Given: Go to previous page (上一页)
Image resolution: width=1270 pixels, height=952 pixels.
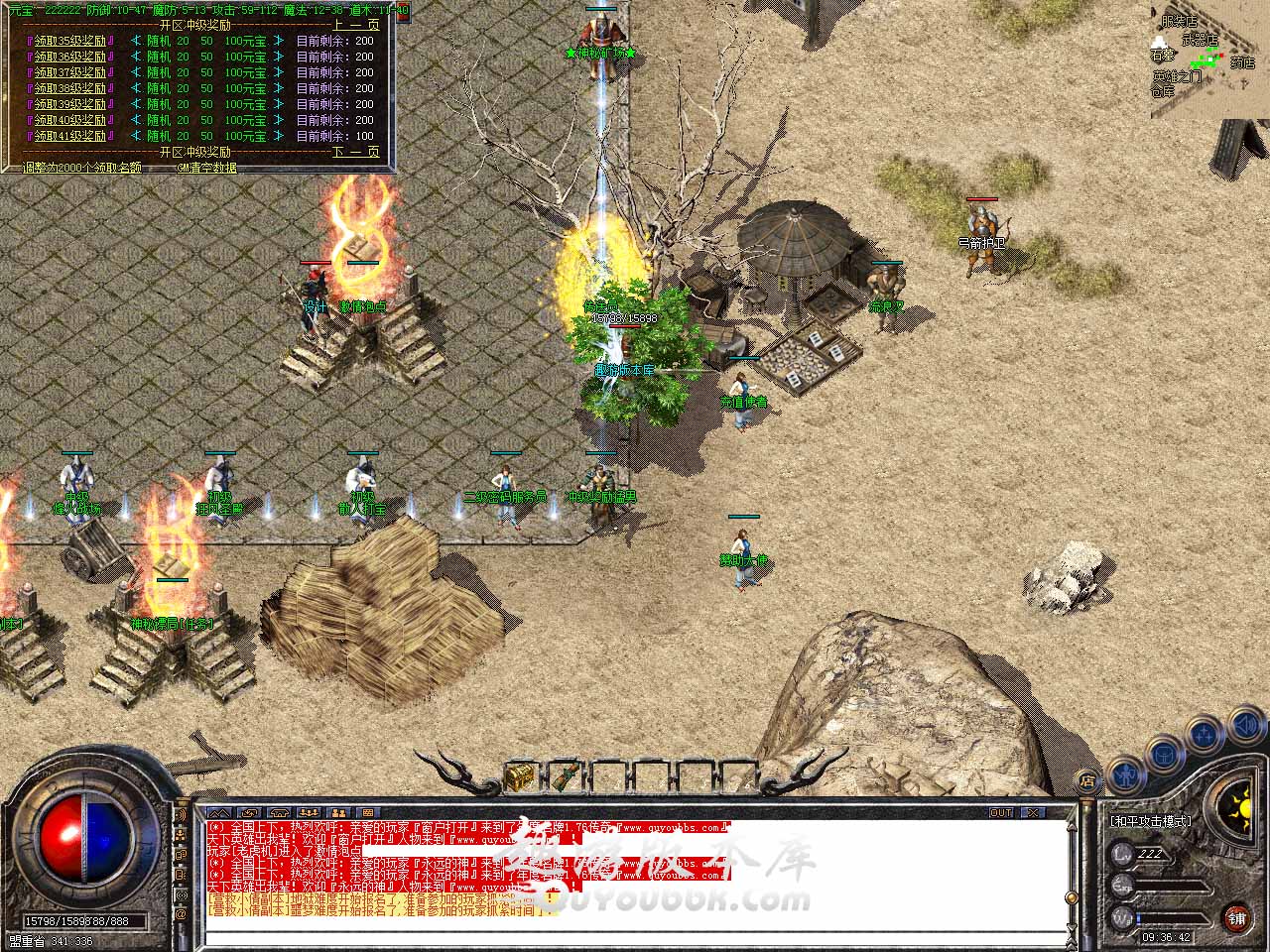Looking at the screenshot, I should click(355, 25).
